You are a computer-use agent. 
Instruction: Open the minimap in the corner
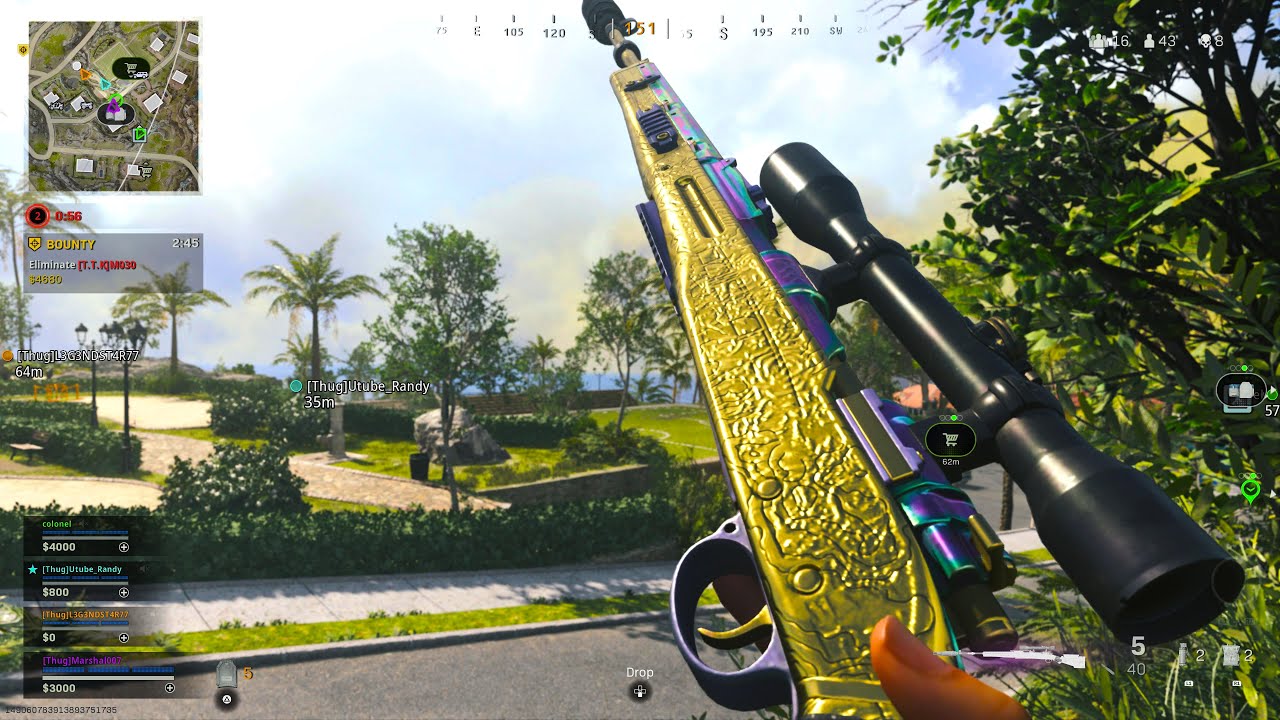[114, 107]
